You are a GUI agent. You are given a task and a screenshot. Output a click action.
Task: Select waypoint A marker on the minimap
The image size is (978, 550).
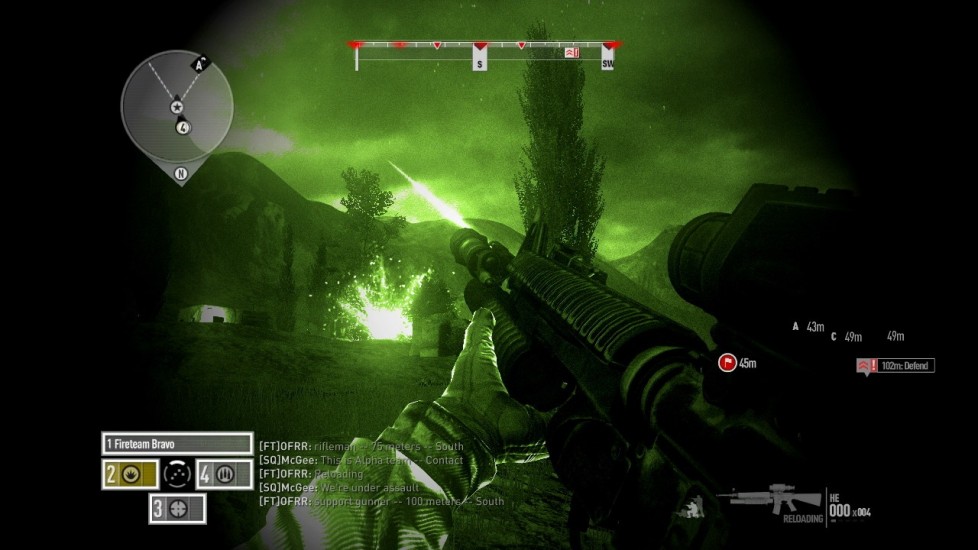pyautogui.click(x=200, y=65)
